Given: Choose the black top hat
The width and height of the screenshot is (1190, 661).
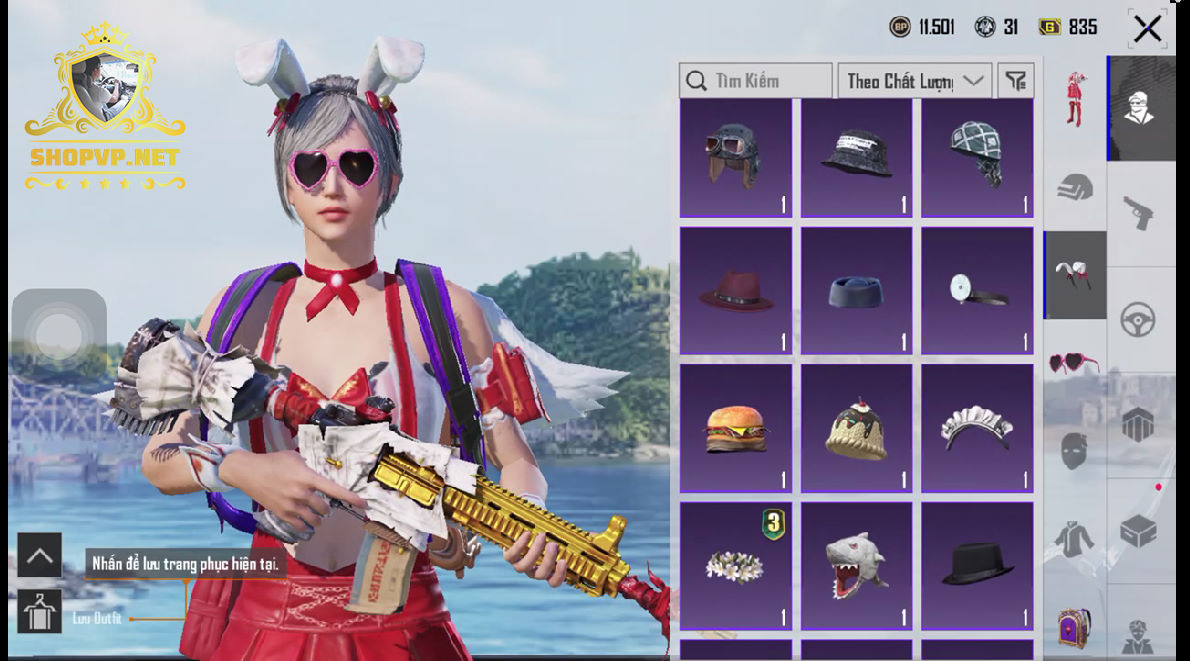Looking at the screenshot, I should coord(977,565).
